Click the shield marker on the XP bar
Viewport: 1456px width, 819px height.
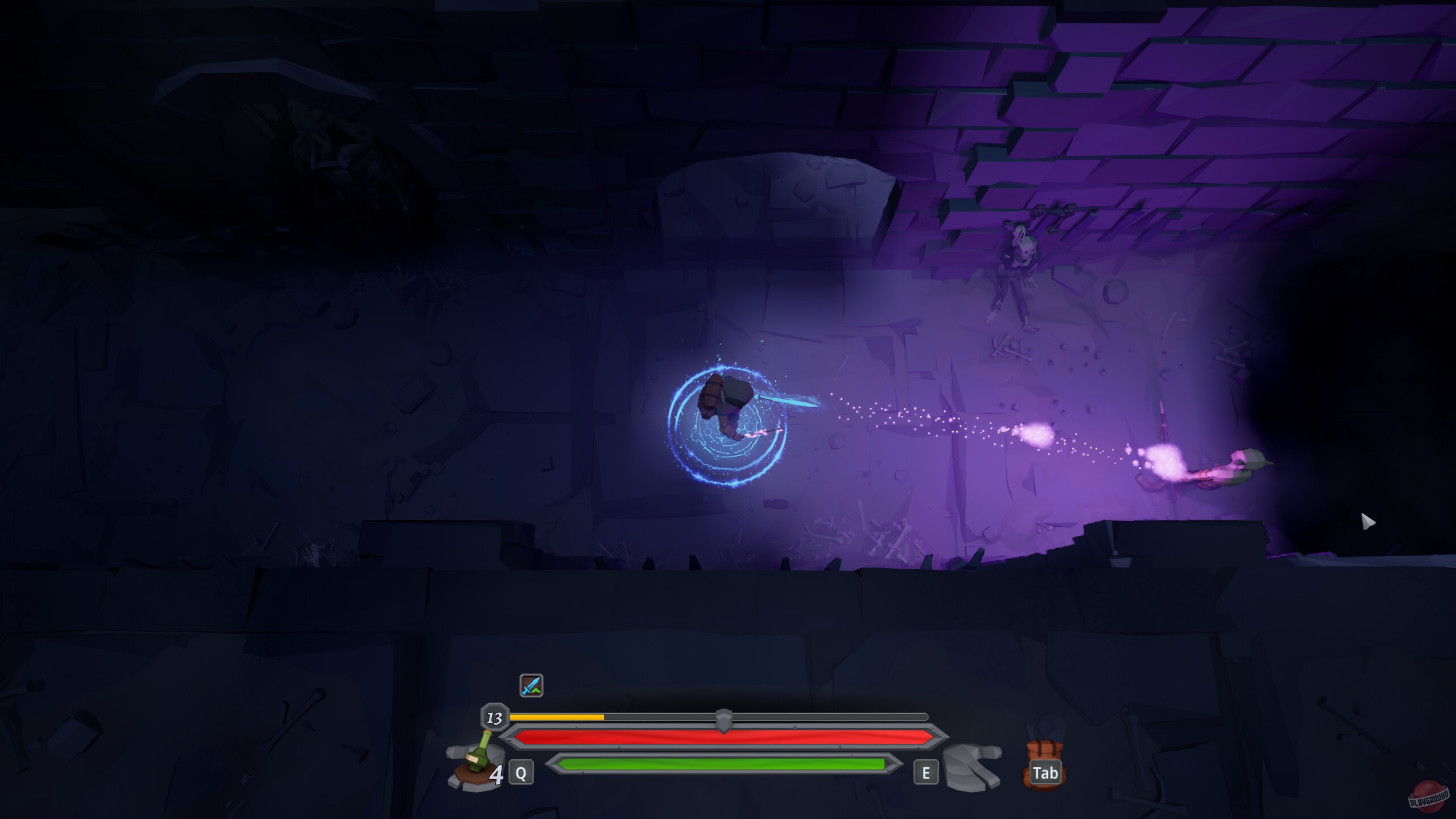[723, 718]
